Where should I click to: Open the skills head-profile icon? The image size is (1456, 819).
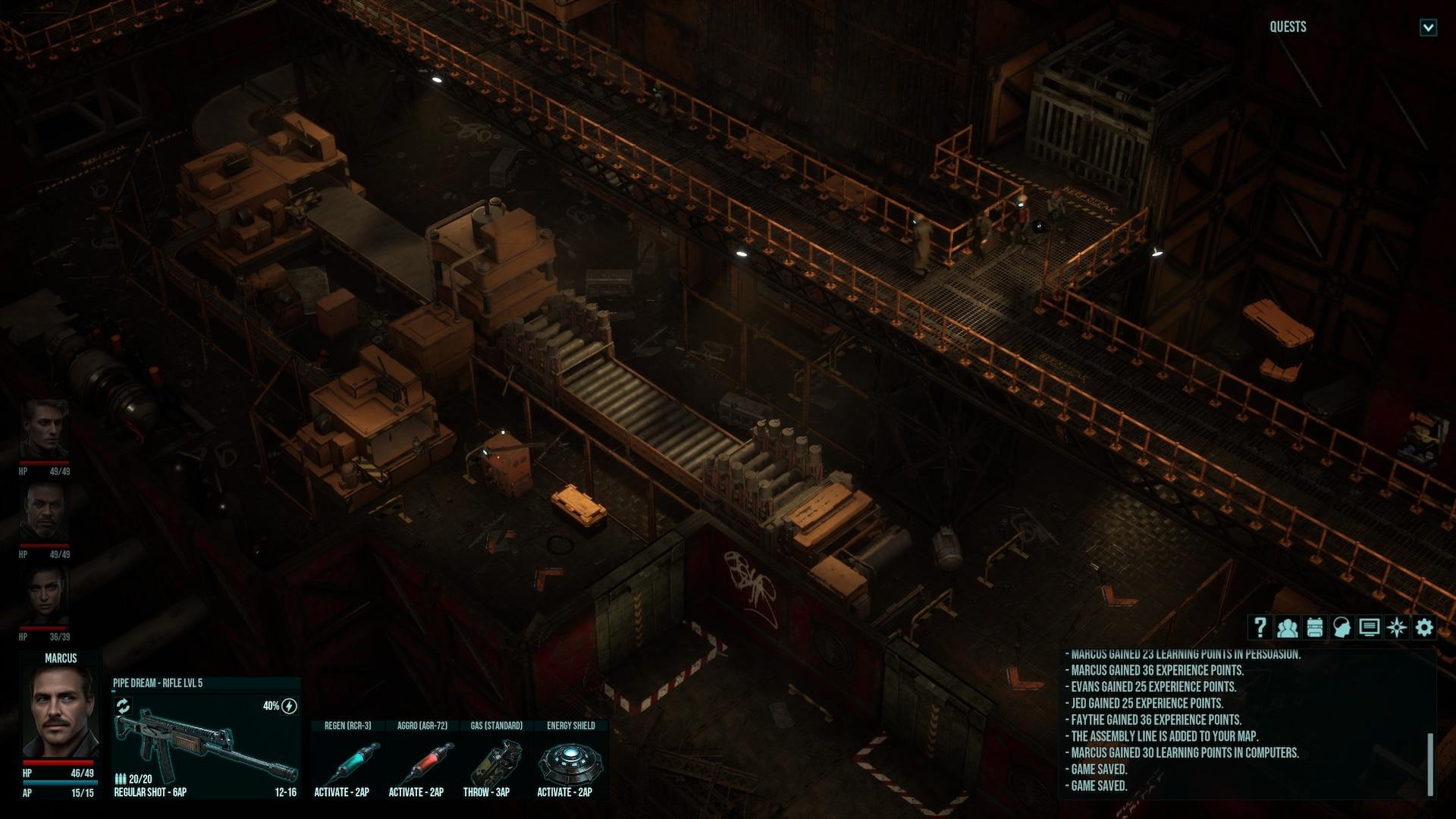click(x=1341, y=627)
